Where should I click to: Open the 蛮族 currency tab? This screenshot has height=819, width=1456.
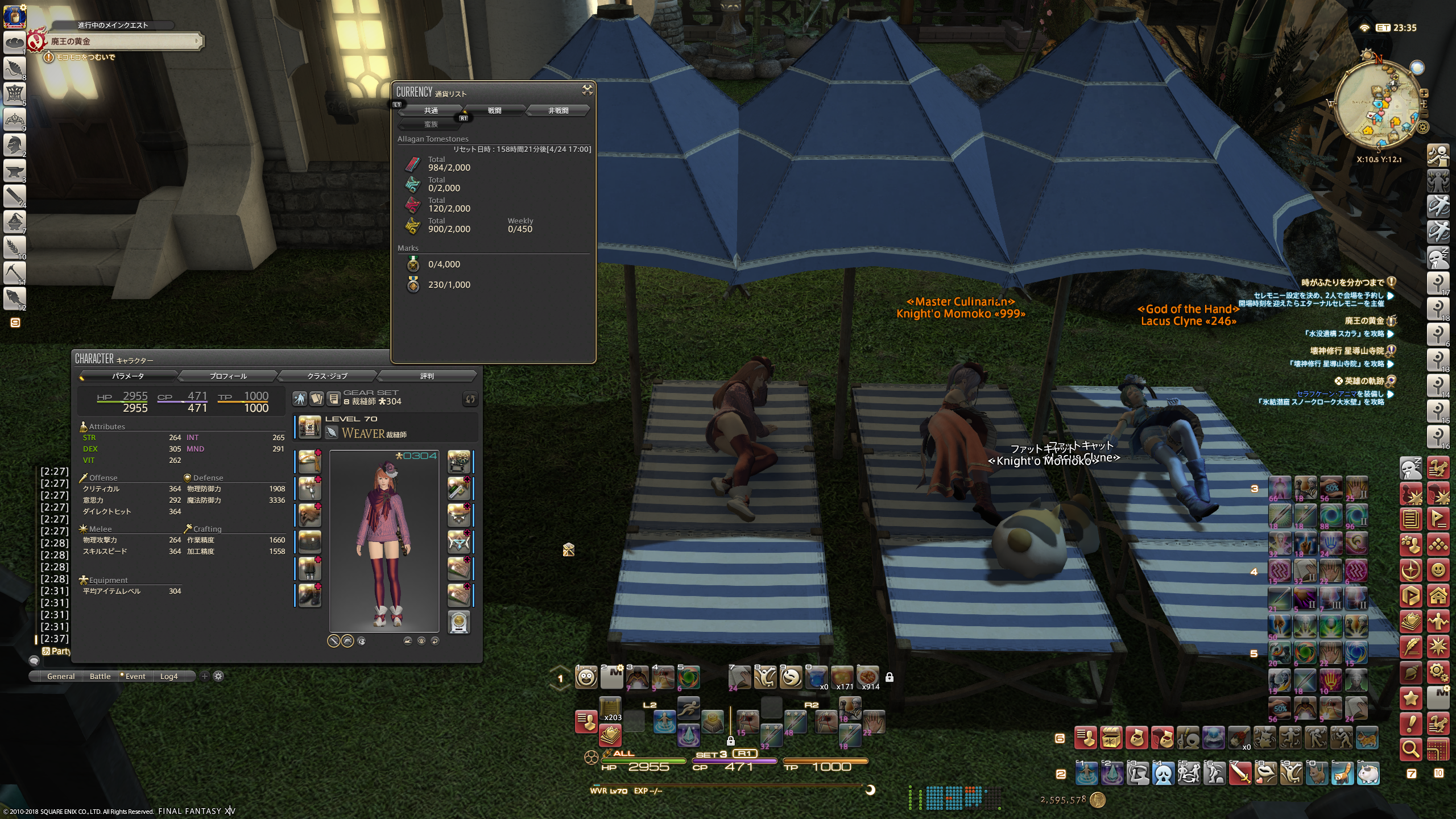tap(431, 124)
